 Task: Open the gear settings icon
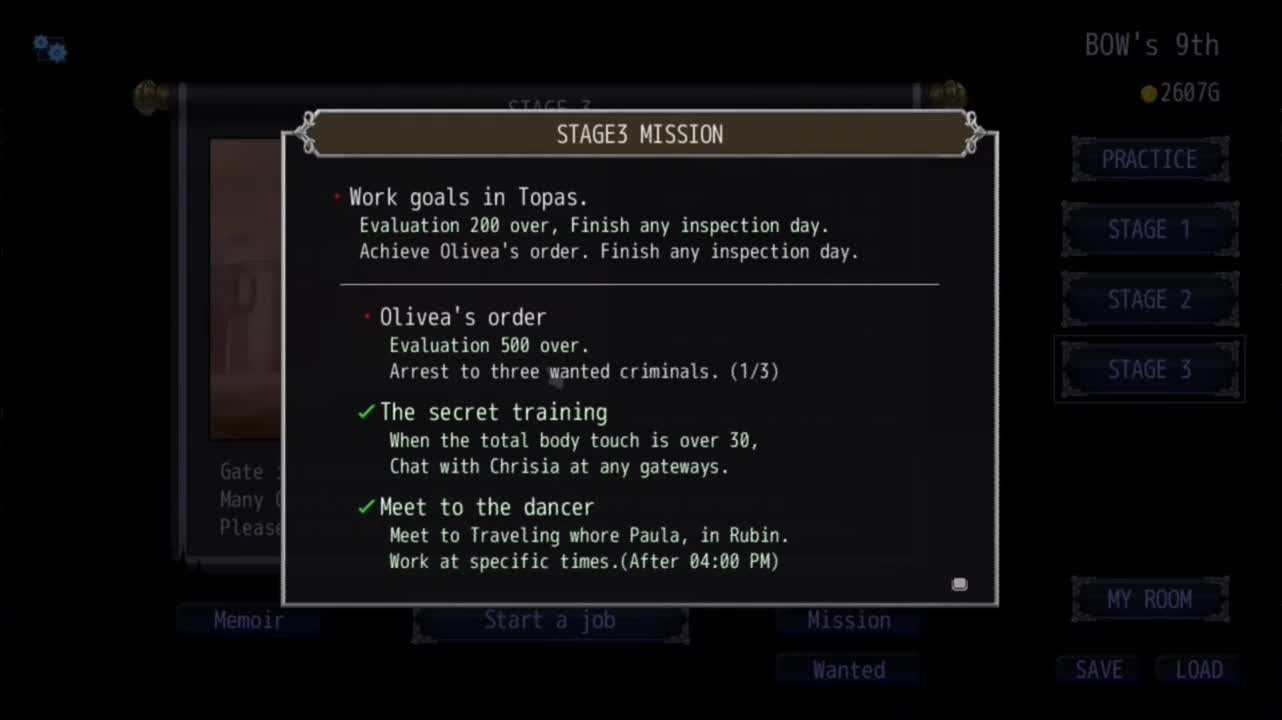(x=49, y=48)
